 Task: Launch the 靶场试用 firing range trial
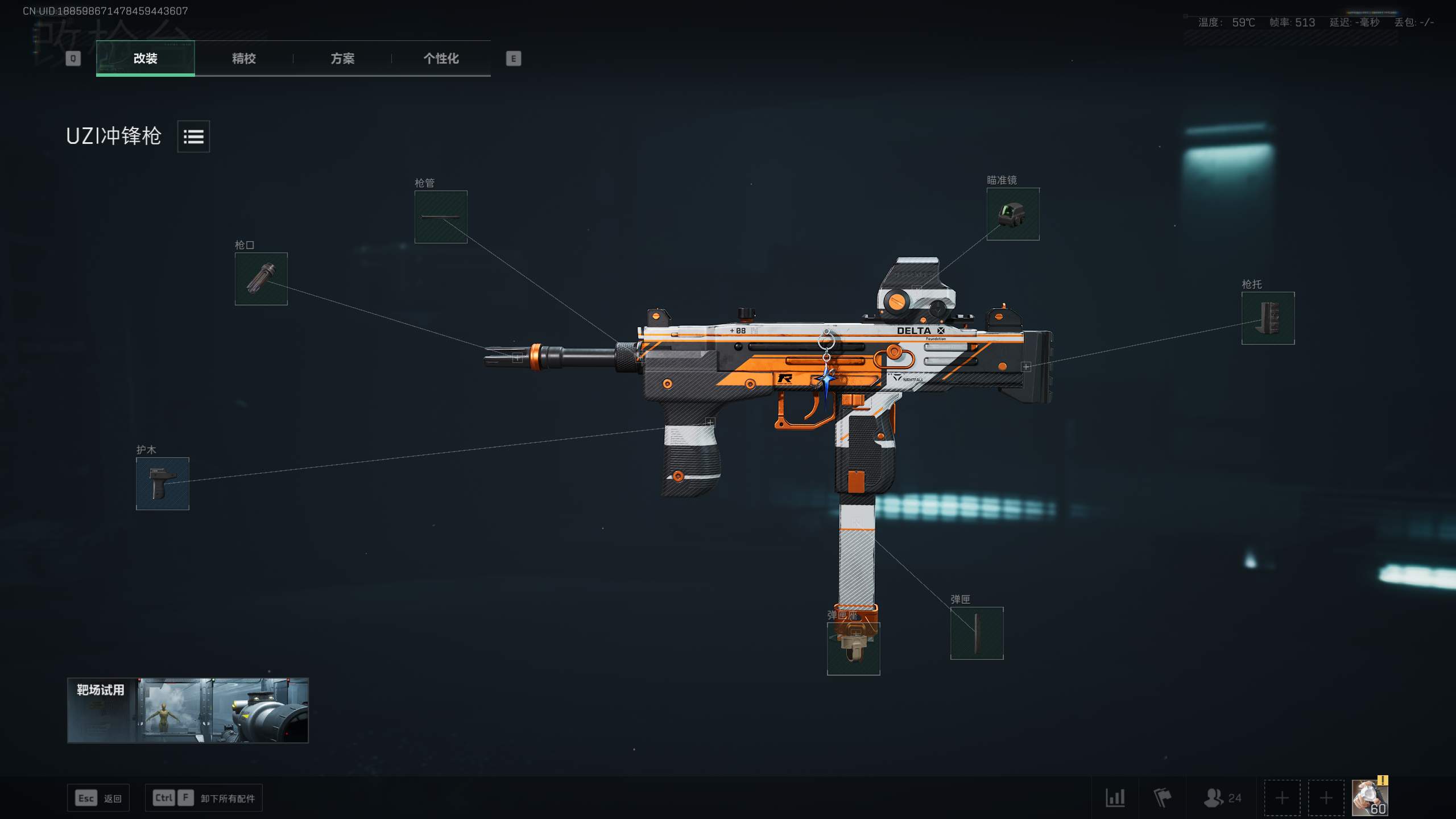(x=188, y=710)
